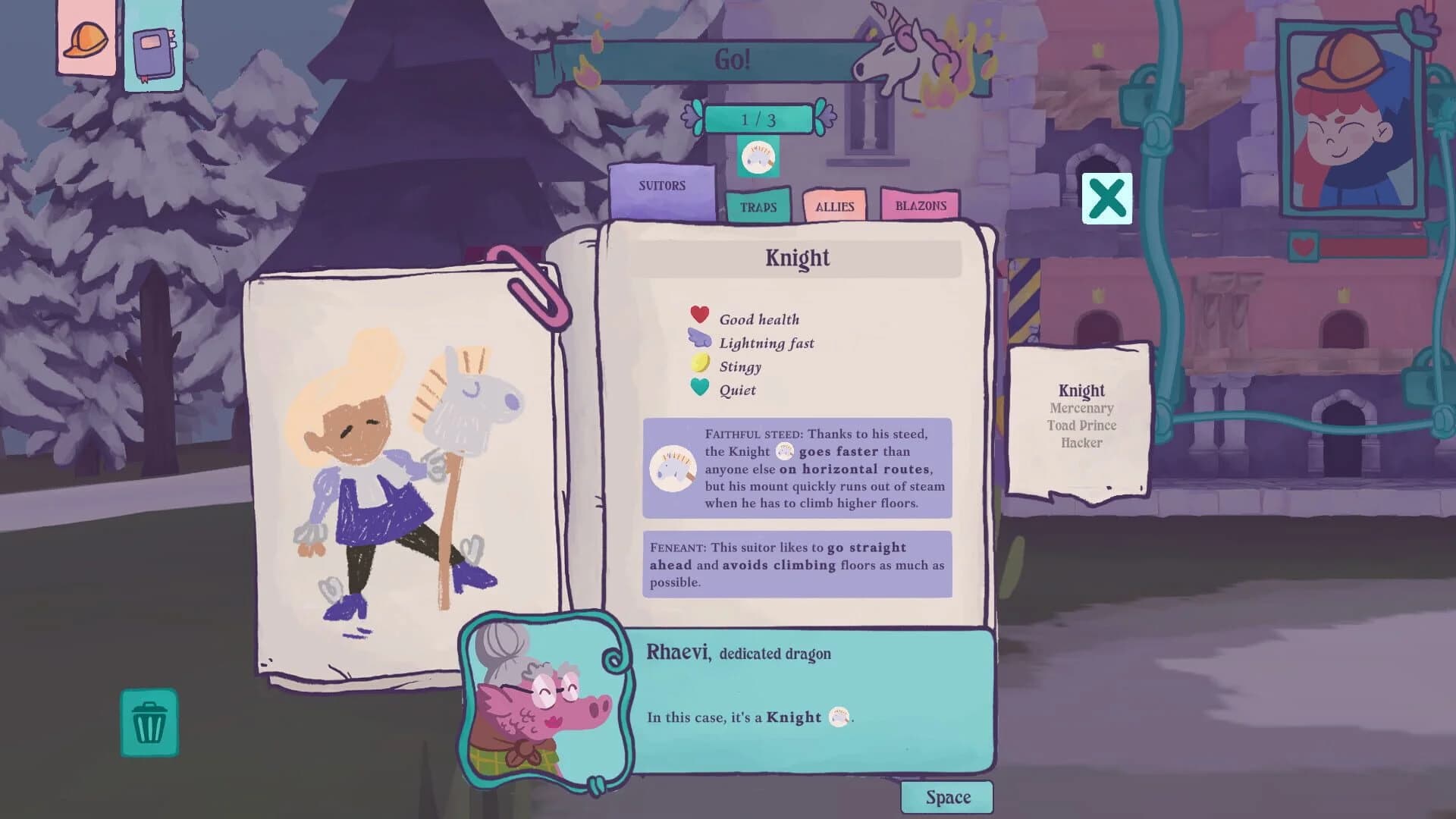Advance to next page with right arrow

point(823,118)
